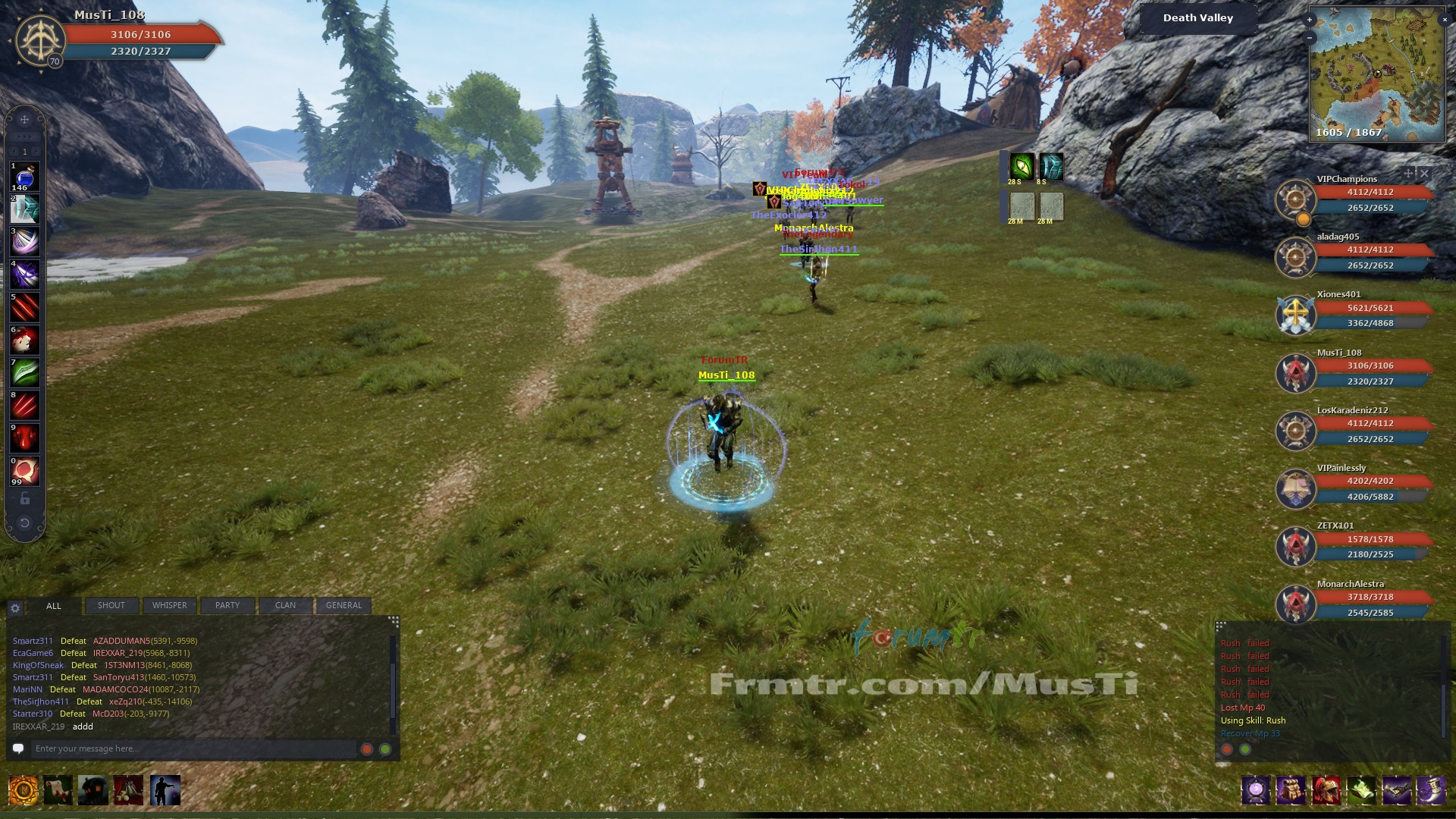Toggle the hotbar lock icon
This screenshot has height=819, width=1456.
pyautogui.click(x=24, y=498)
